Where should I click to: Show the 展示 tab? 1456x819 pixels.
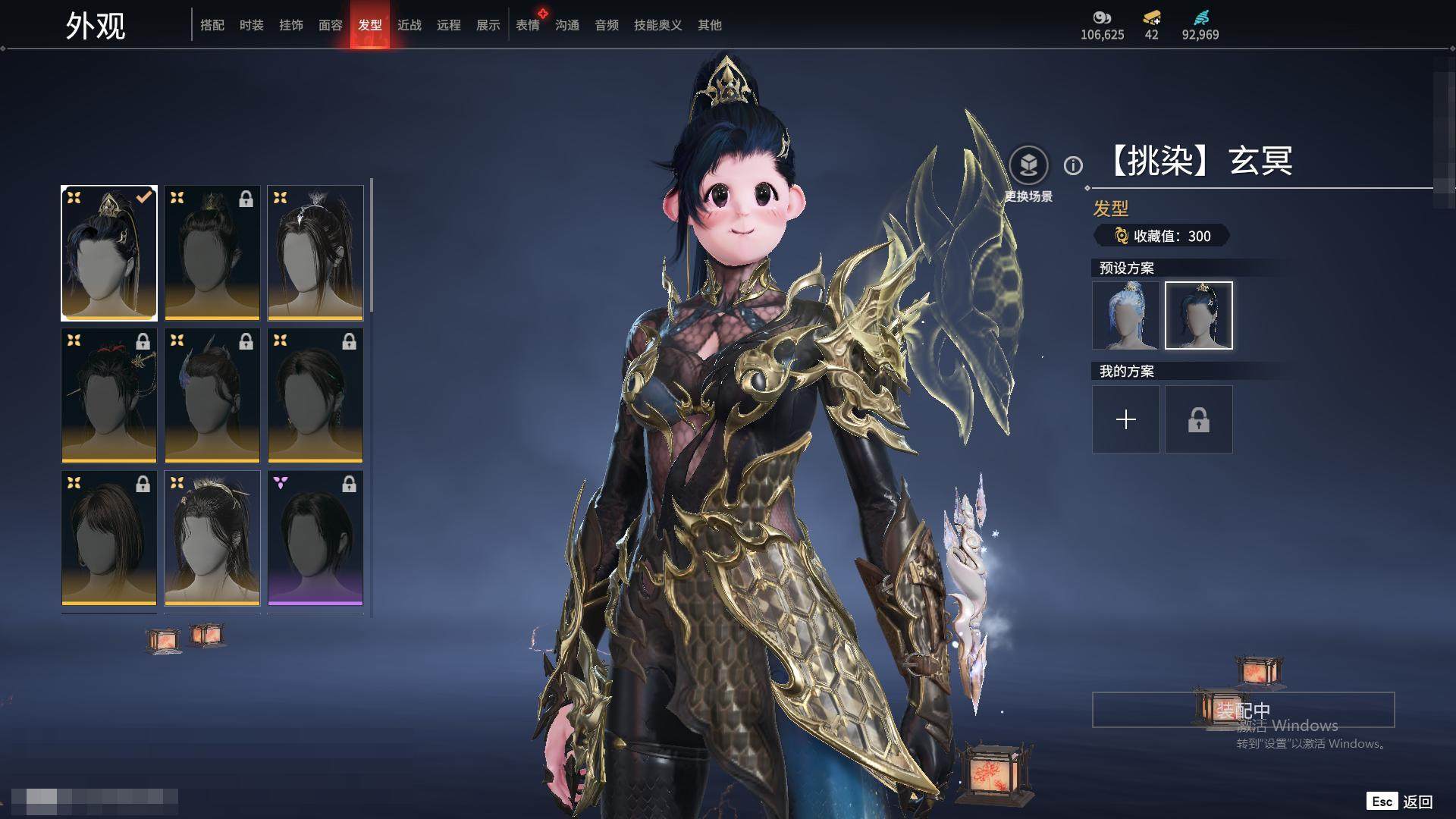pyautogui.click(x=488, y=25)
